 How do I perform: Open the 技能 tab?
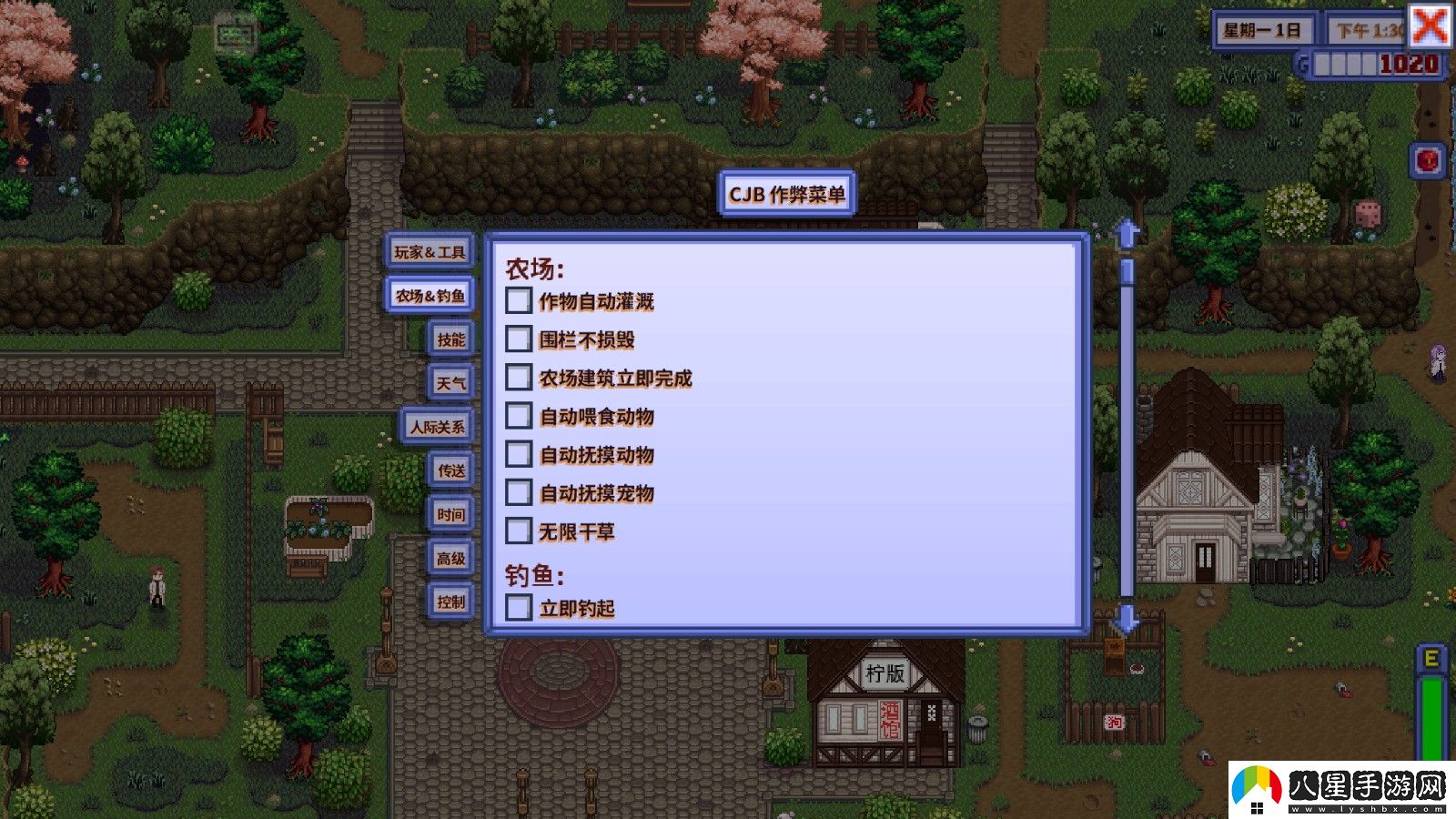pos(450,339)
